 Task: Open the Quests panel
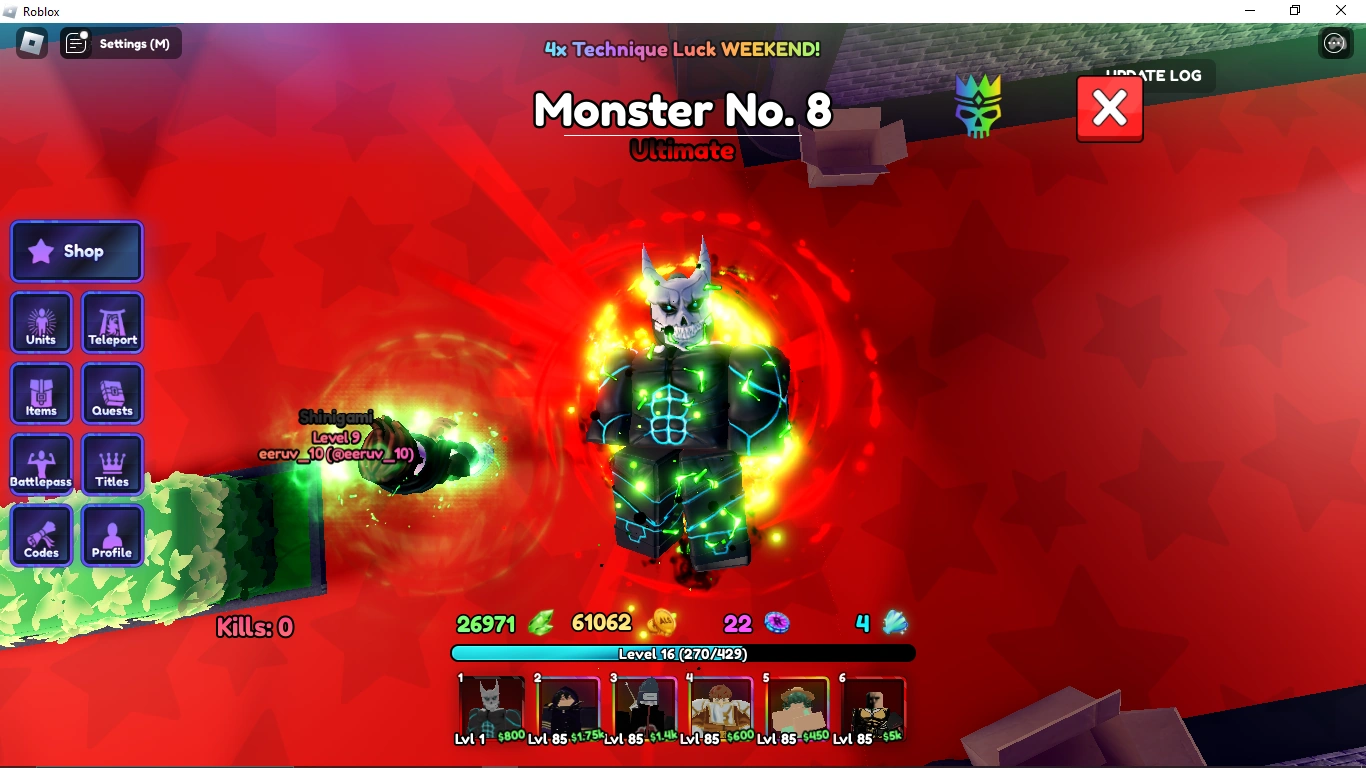112,393
